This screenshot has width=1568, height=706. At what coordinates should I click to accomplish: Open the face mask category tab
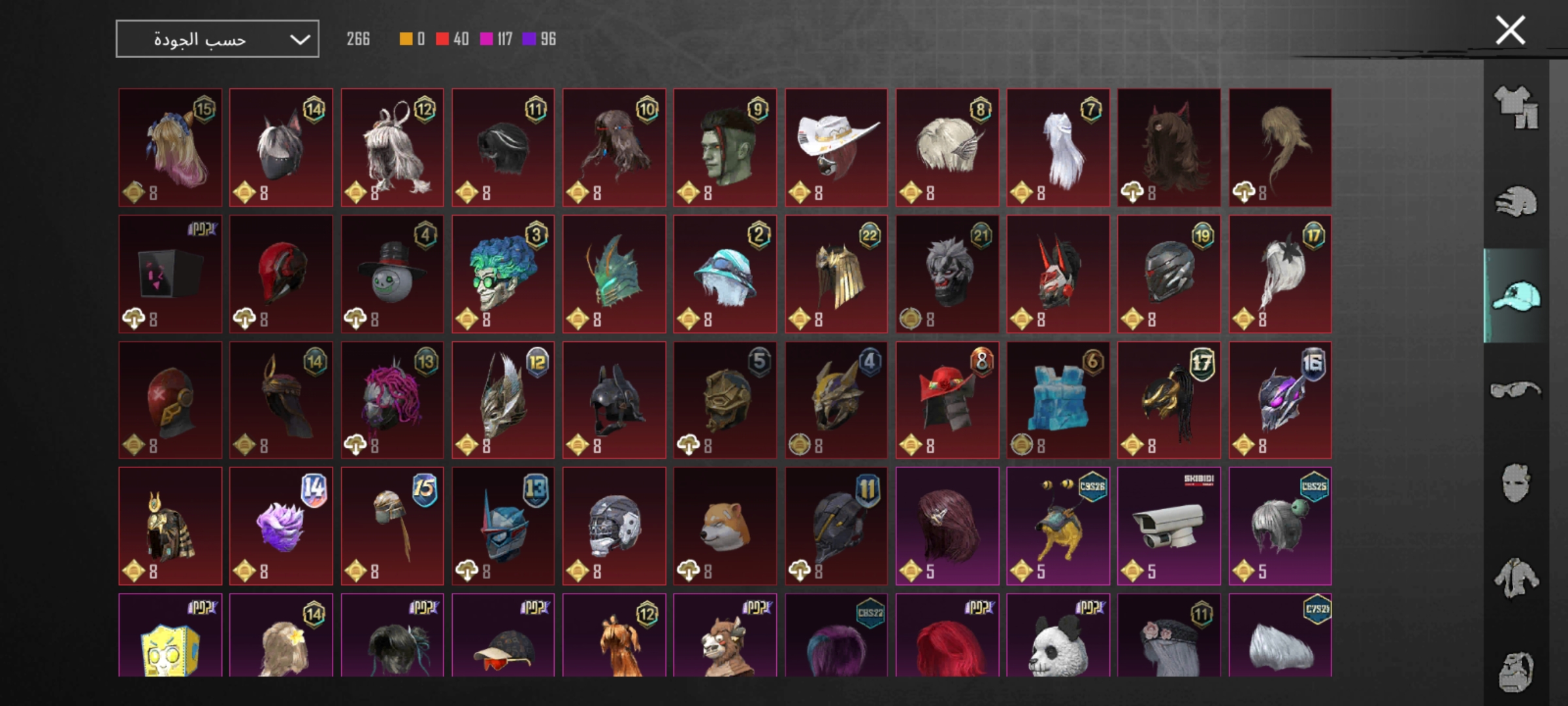[x=1516, y=484]
